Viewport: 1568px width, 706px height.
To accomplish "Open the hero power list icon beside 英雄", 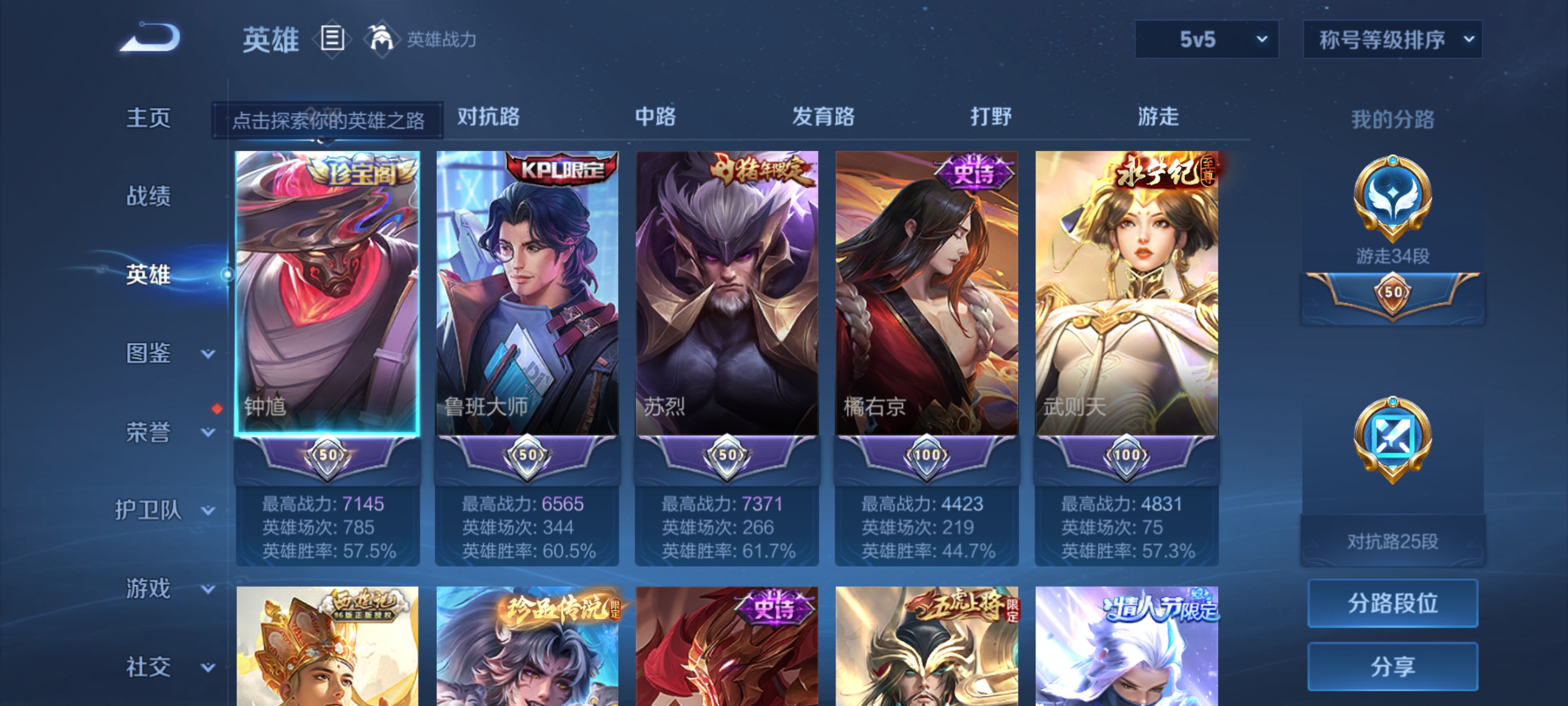I will pyautogui.click(x=332, y=38).
